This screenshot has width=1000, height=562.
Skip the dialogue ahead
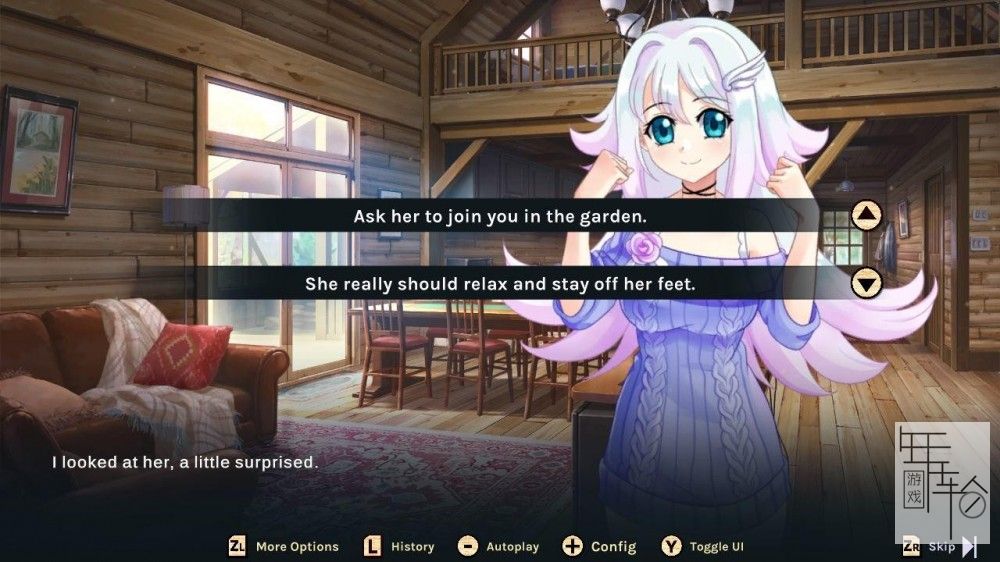pos(941,546)
